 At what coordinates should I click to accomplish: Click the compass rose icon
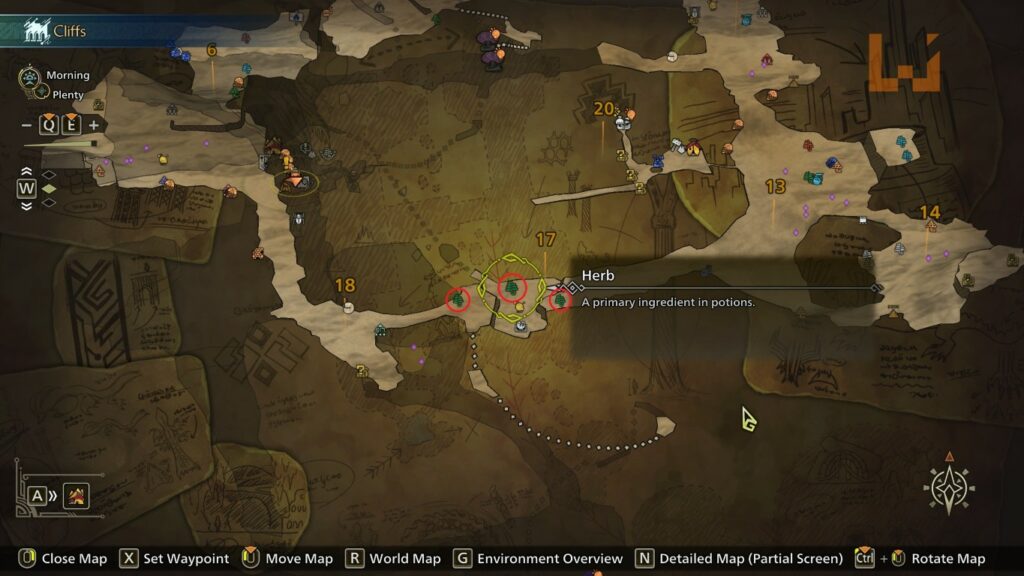(x=949, y=488)
